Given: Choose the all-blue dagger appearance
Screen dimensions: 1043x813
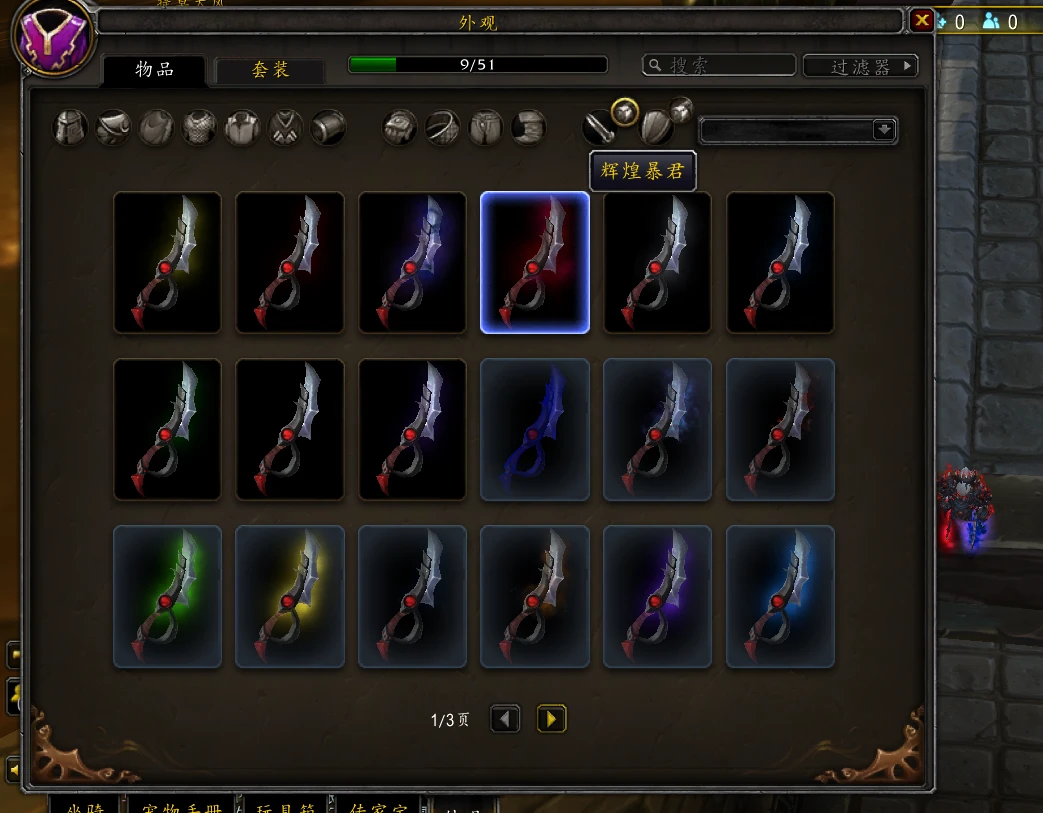Looking at the screenshot, I should pos(535,429).
